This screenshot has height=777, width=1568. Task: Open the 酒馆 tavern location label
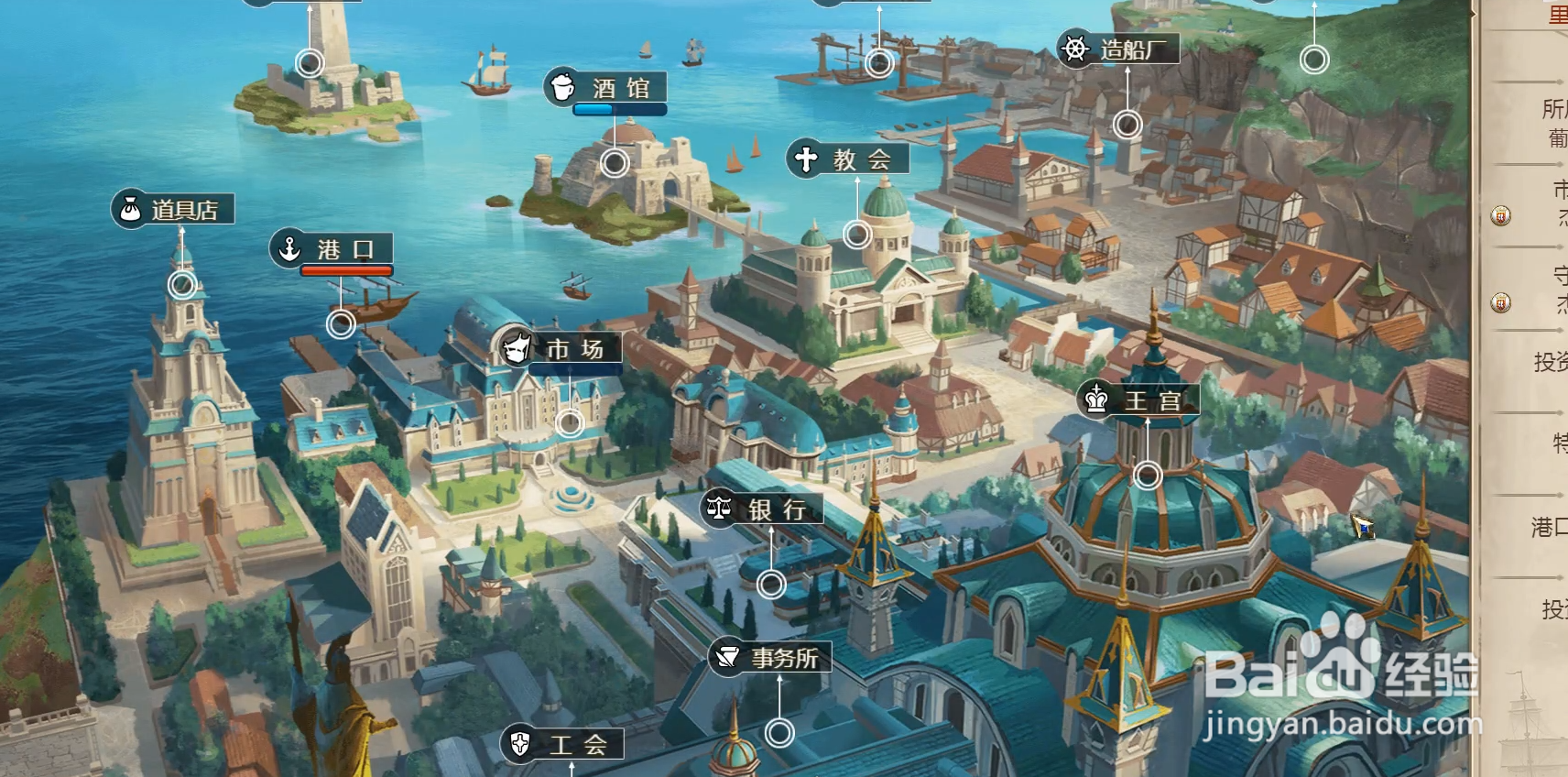pos(606,88)
